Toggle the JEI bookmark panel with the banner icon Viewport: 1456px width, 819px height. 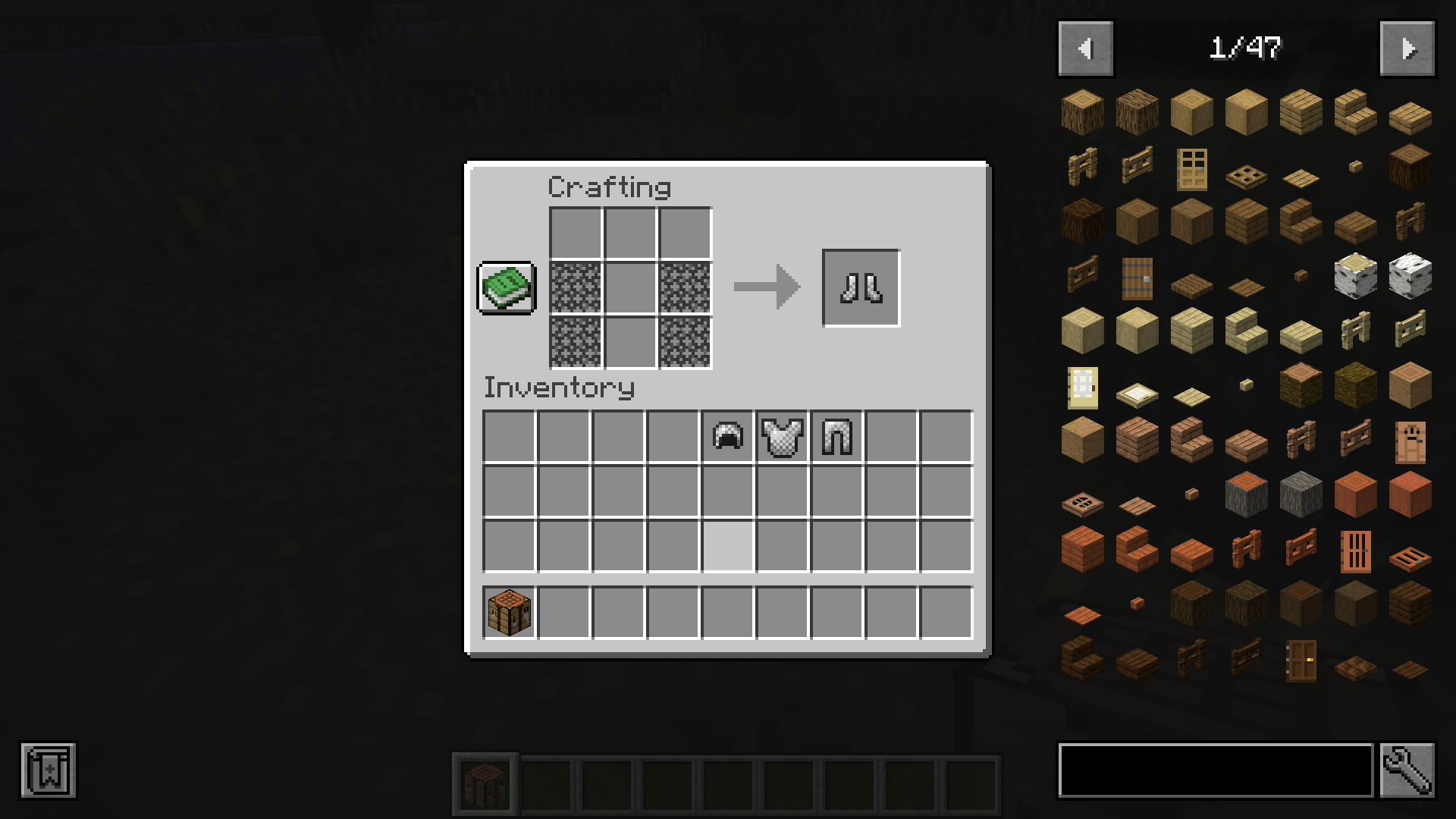[x=49, y=772]
